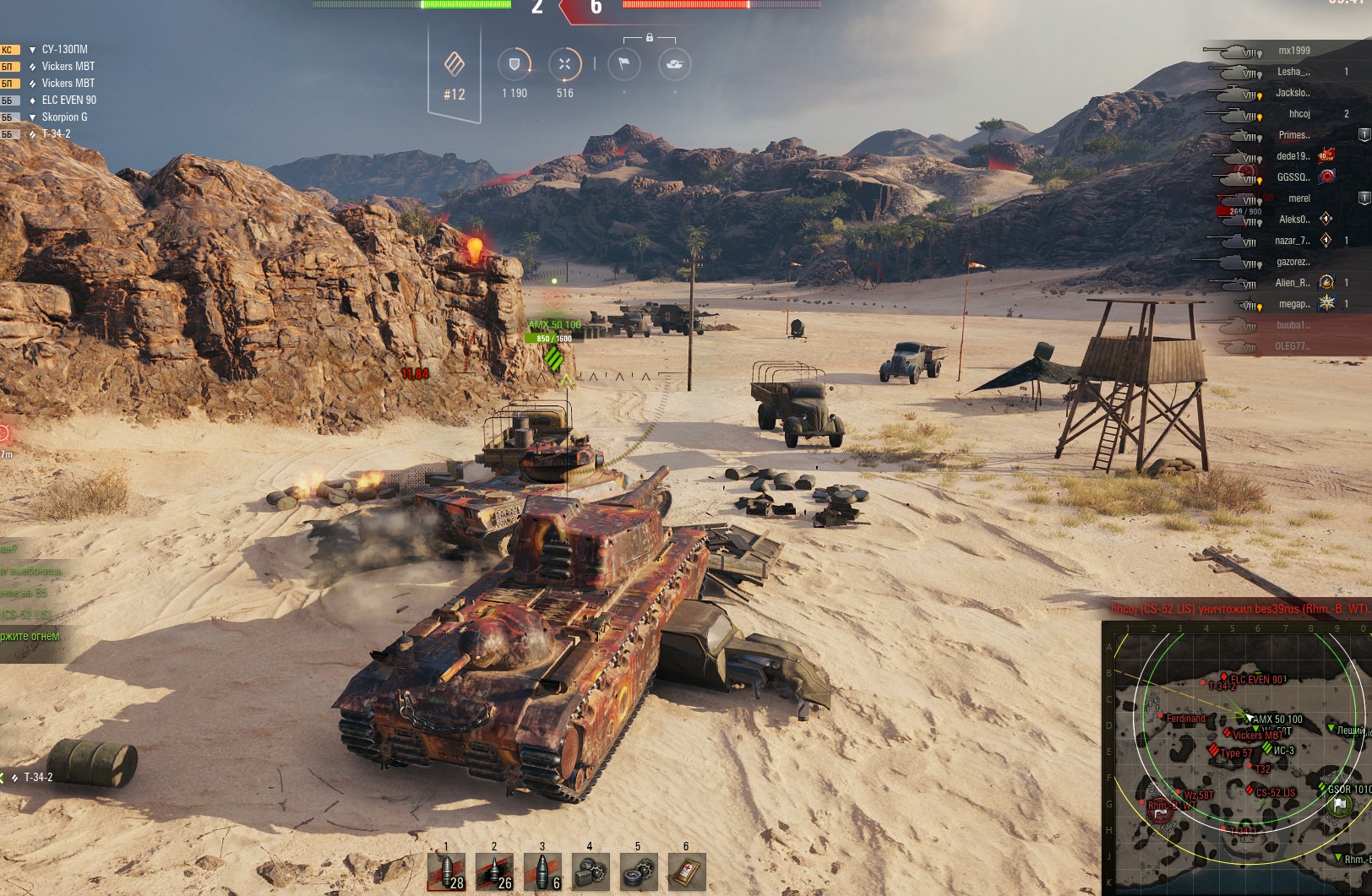Select the first shell type with 28 rounds

pyautogui.click(x=446, y=872)
